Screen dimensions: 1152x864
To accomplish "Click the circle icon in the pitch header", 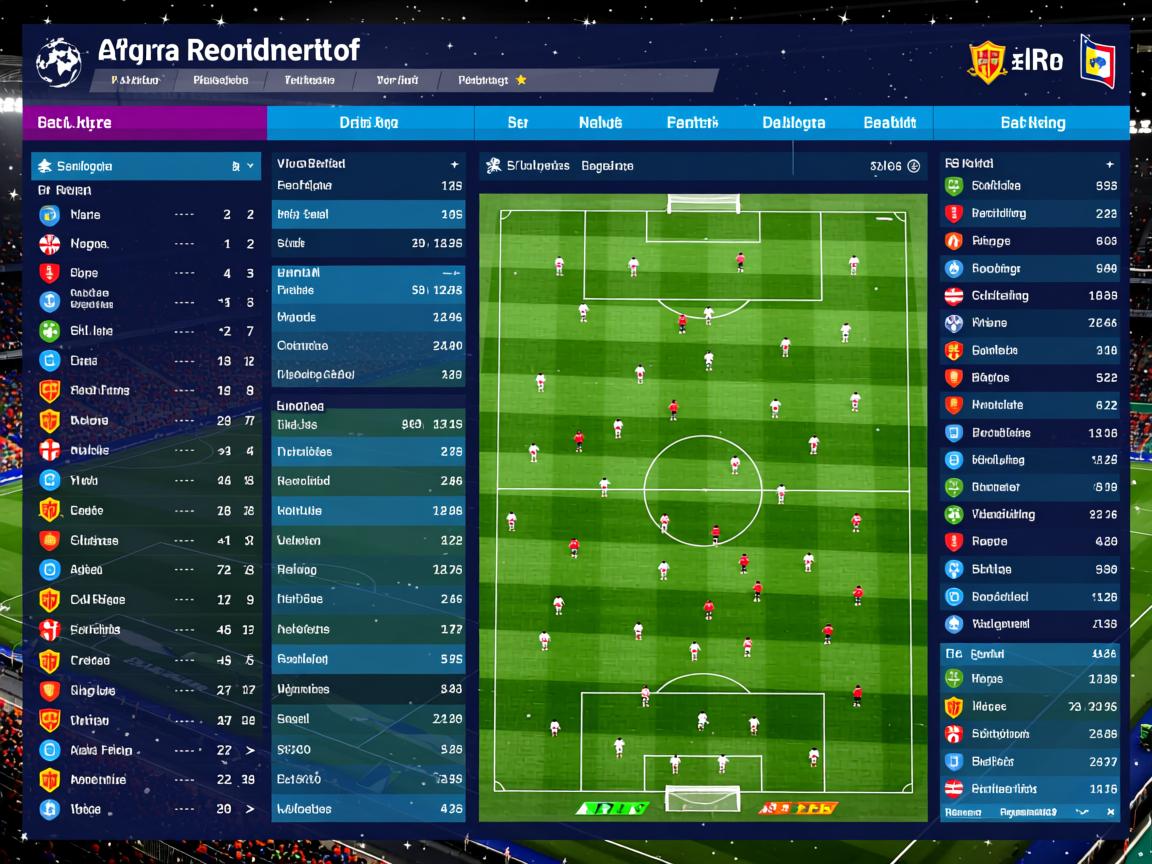I will (x=913, y=167).
